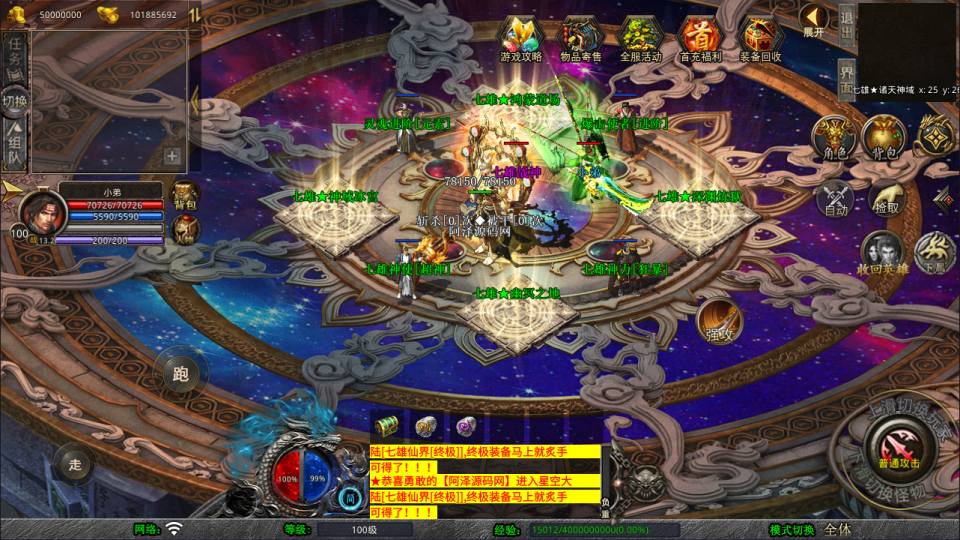Click the 切换 switch button
The width and height of the screenshot is (960, 540).
pos(15,100)
